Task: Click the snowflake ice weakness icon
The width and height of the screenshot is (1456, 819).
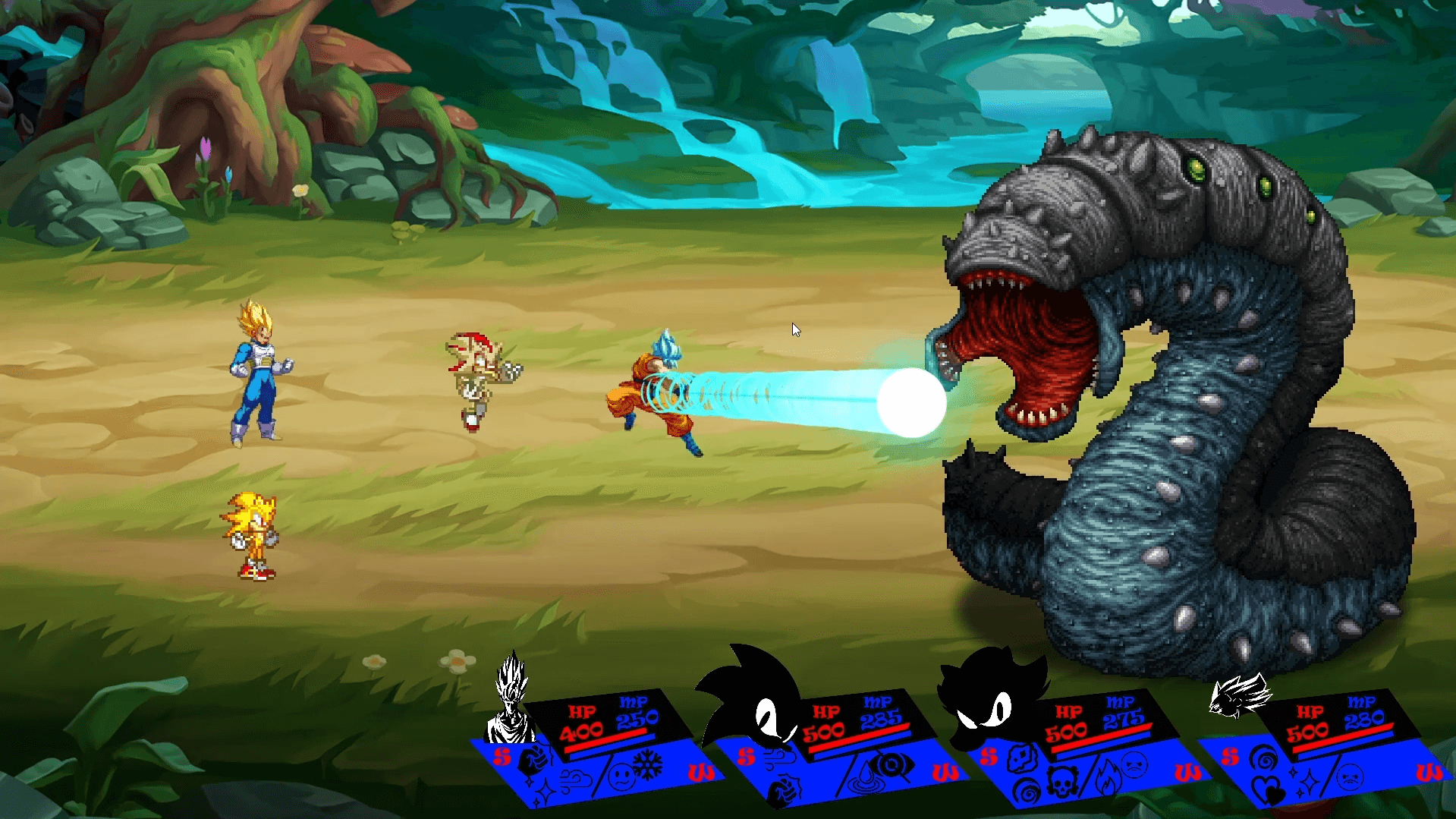Action: tap(647, 765)
